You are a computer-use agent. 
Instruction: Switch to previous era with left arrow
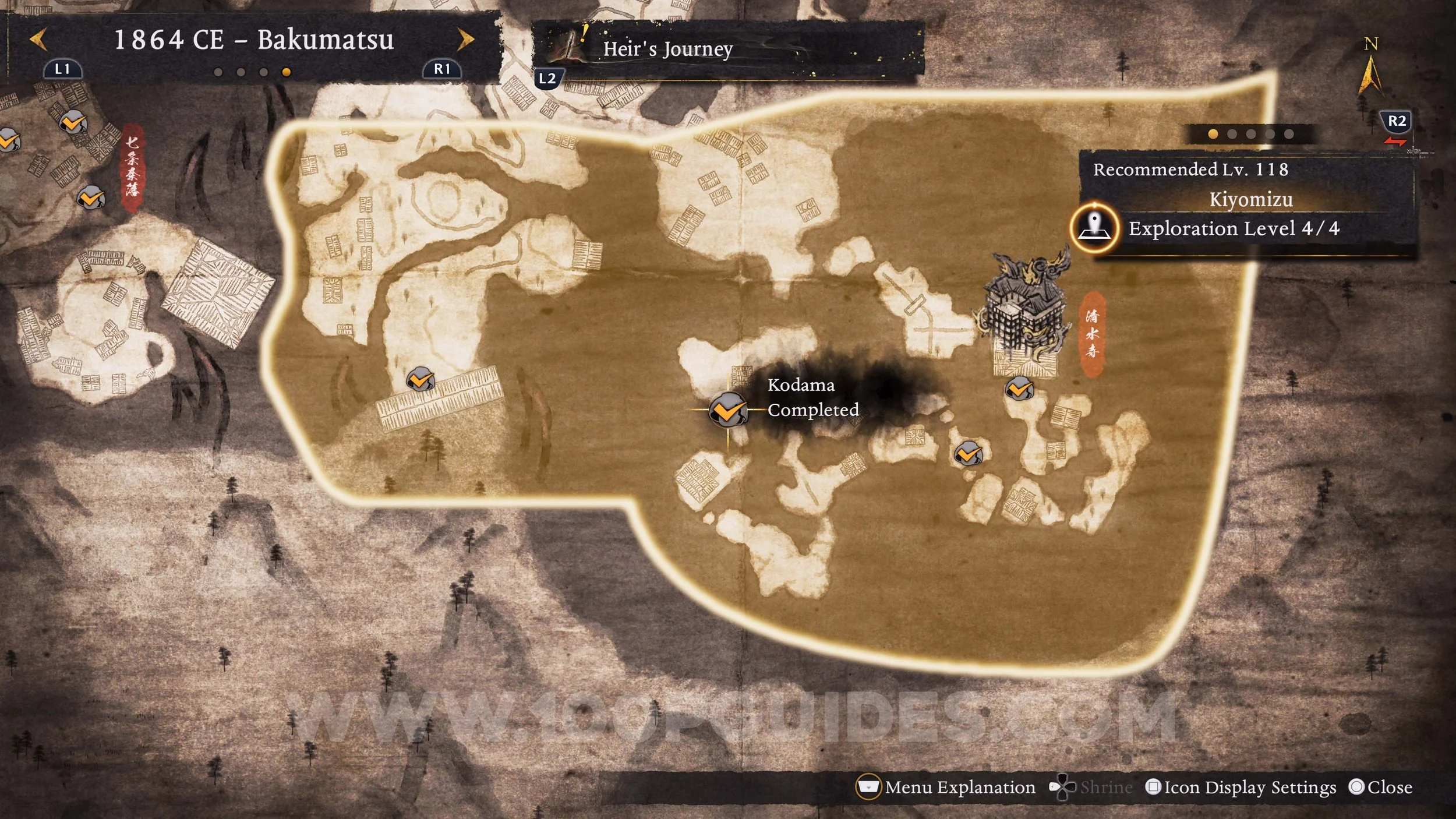point(38,40)
